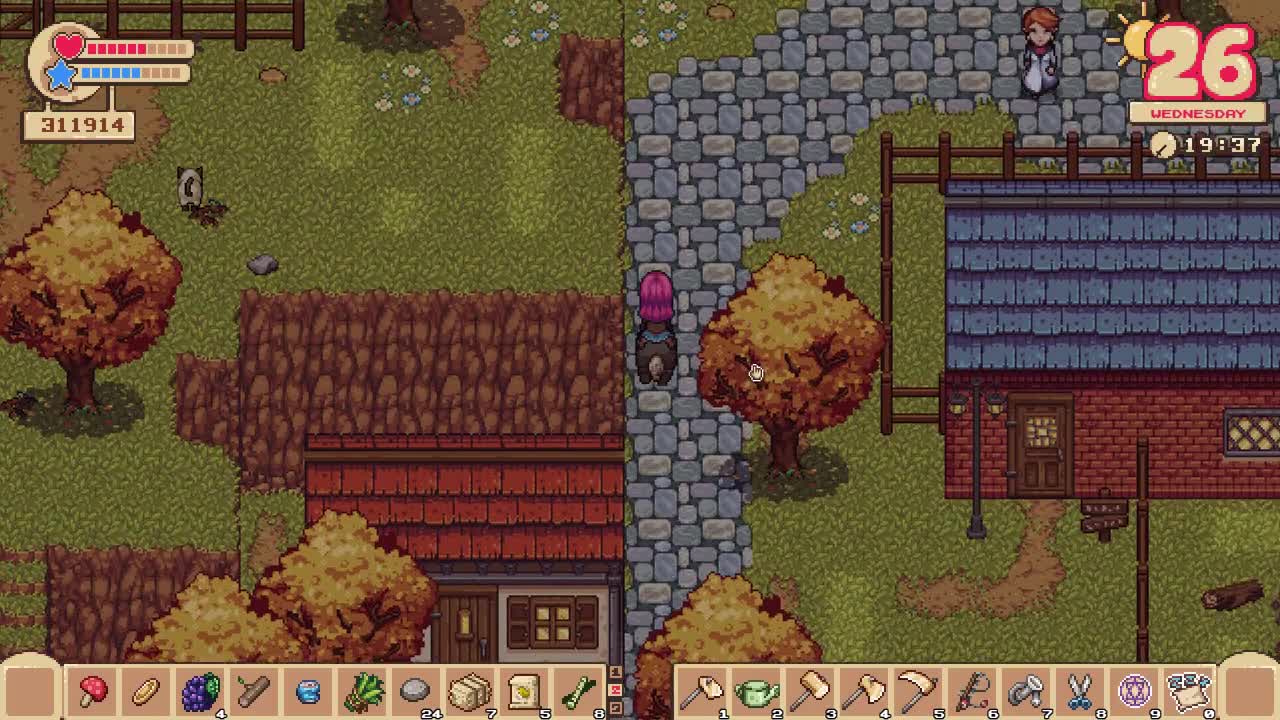Equip the axe tool

point(865,690)
